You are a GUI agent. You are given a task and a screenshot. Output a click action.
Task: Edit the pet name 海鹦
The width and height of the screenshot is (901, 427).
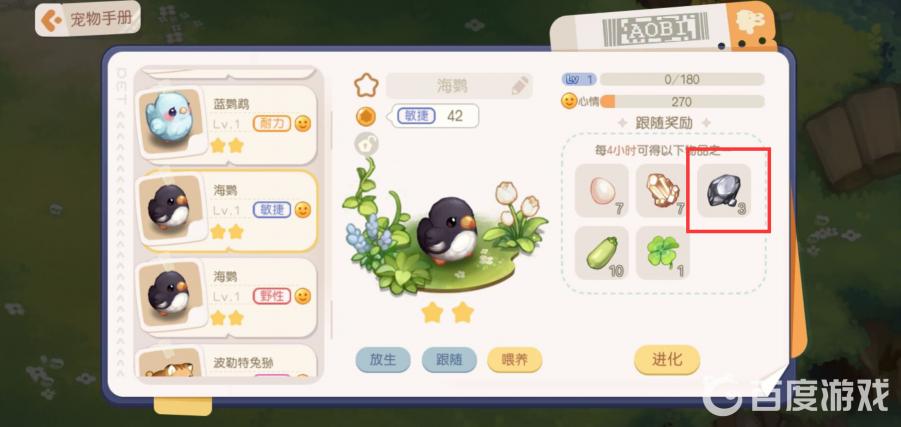[521, 86]
